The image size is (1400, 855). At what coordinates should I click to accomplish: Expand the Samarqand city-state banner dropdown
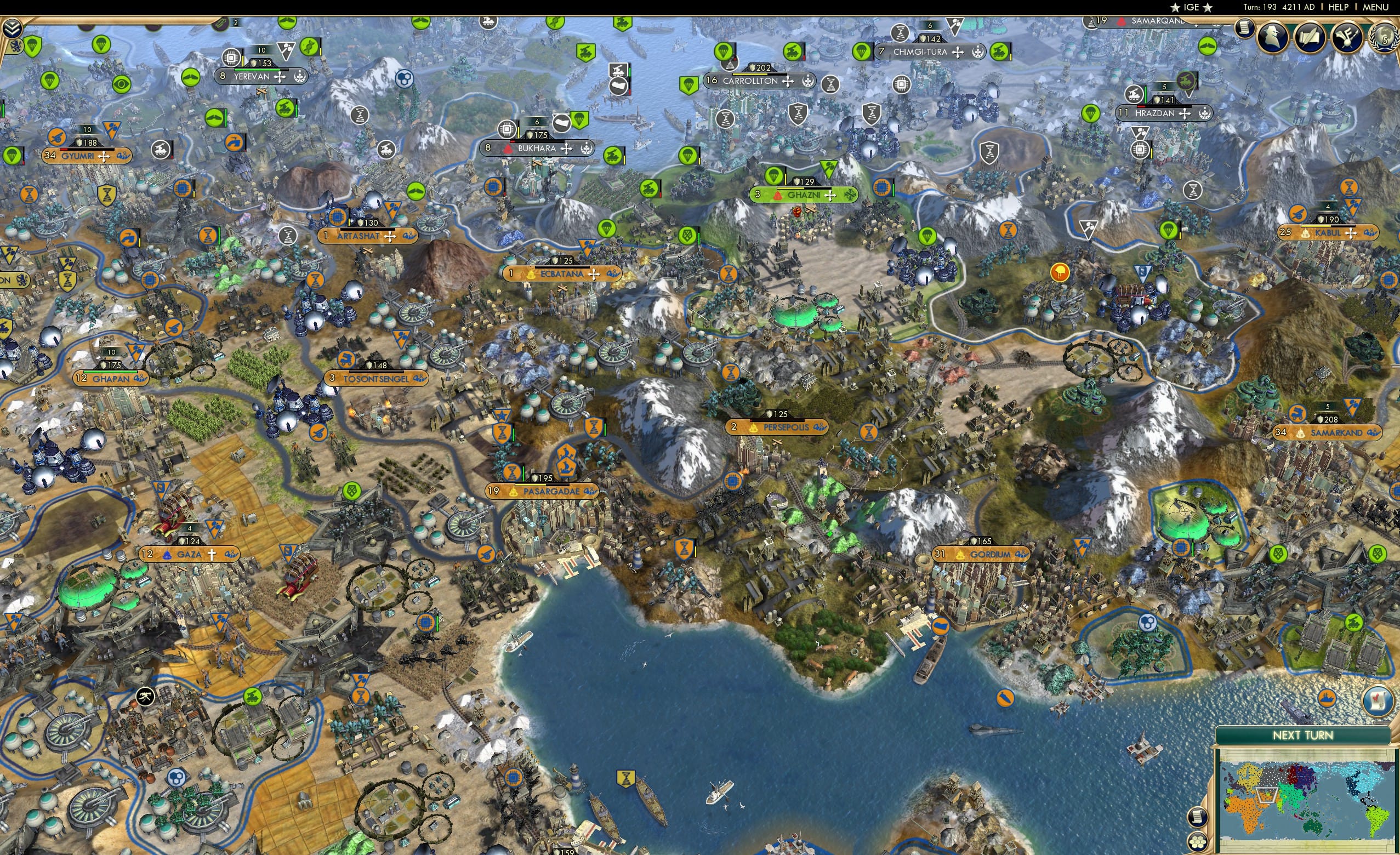1197,26
